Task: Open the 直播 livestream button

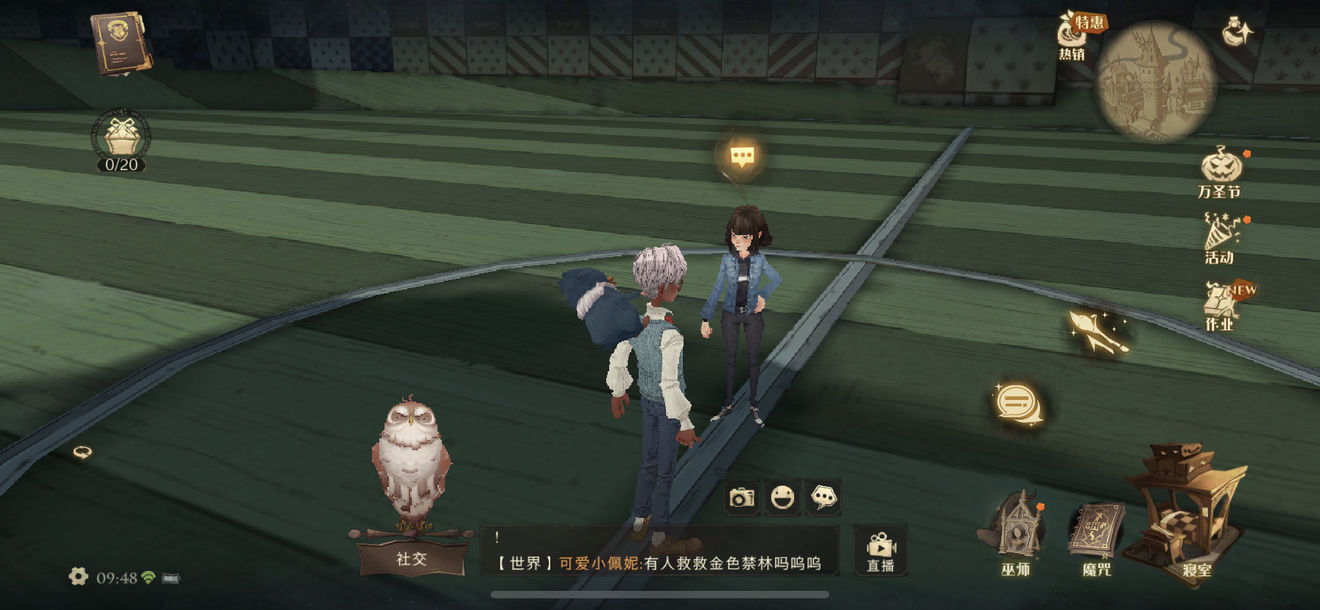Action: pos(880,551)
